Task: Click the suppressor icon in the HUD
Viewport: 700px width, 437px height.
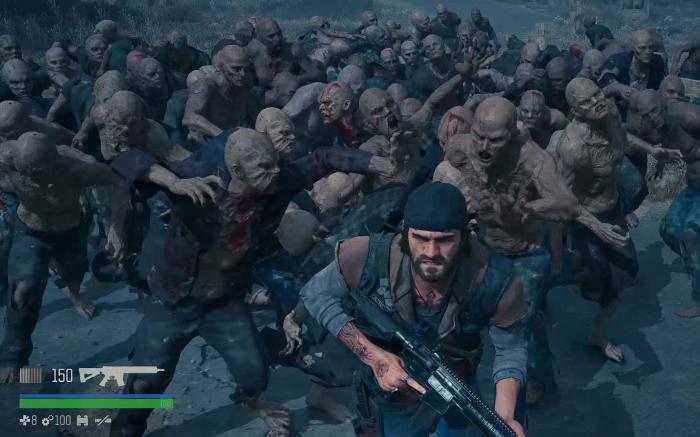Action: [103, 421]
